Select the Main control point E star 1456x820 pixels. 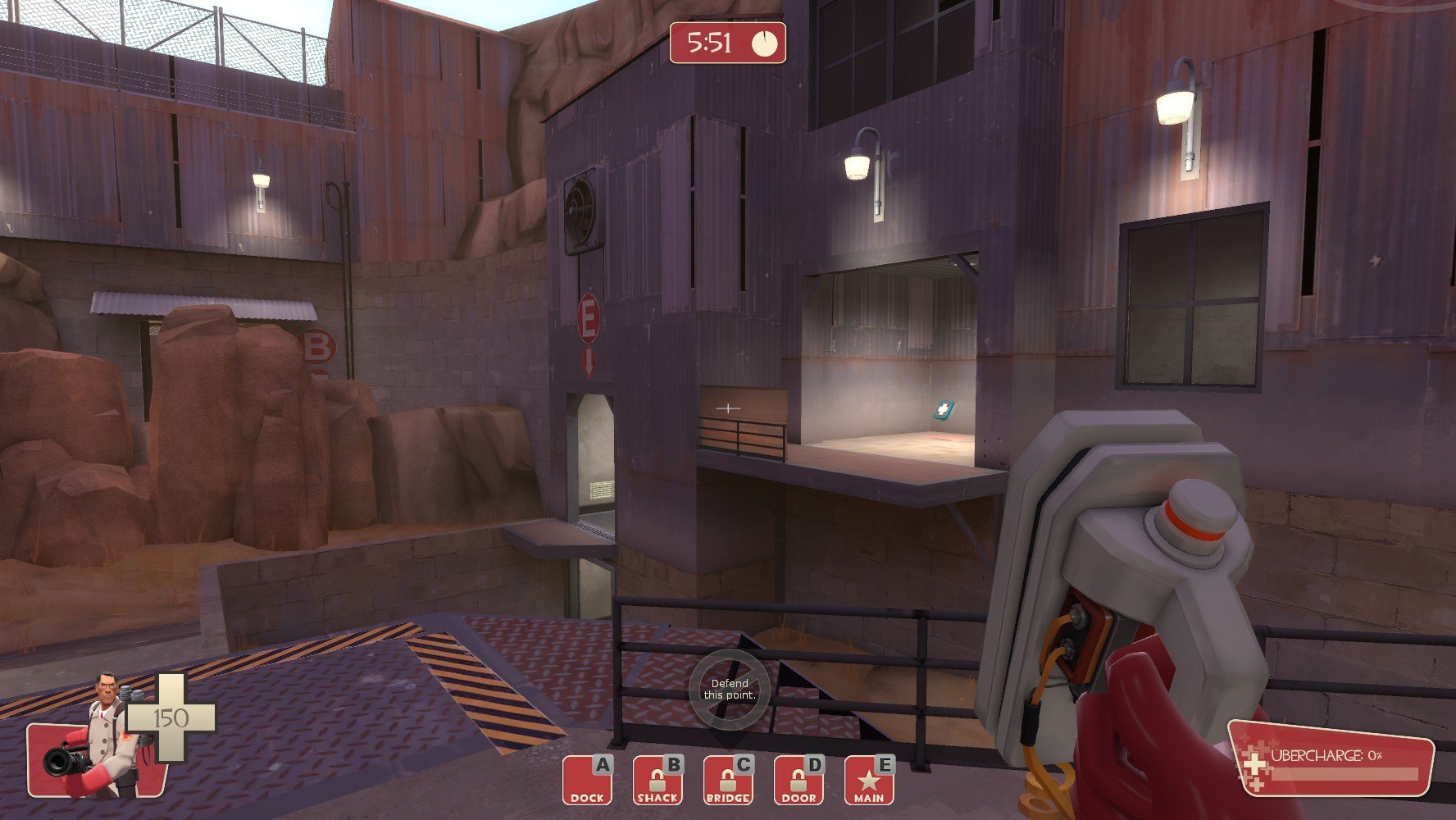pos(869,780)
